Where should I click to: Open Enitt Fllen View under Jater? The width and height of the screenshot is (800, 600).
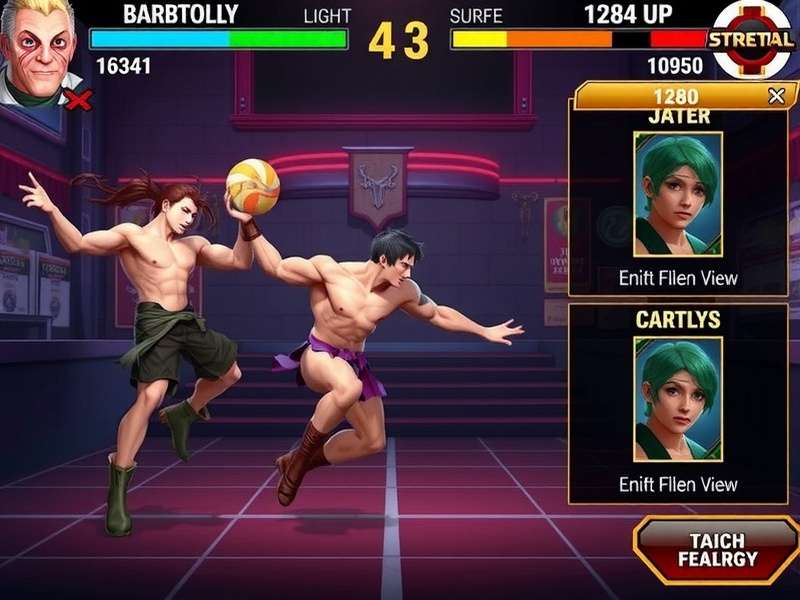click(677, 278)
